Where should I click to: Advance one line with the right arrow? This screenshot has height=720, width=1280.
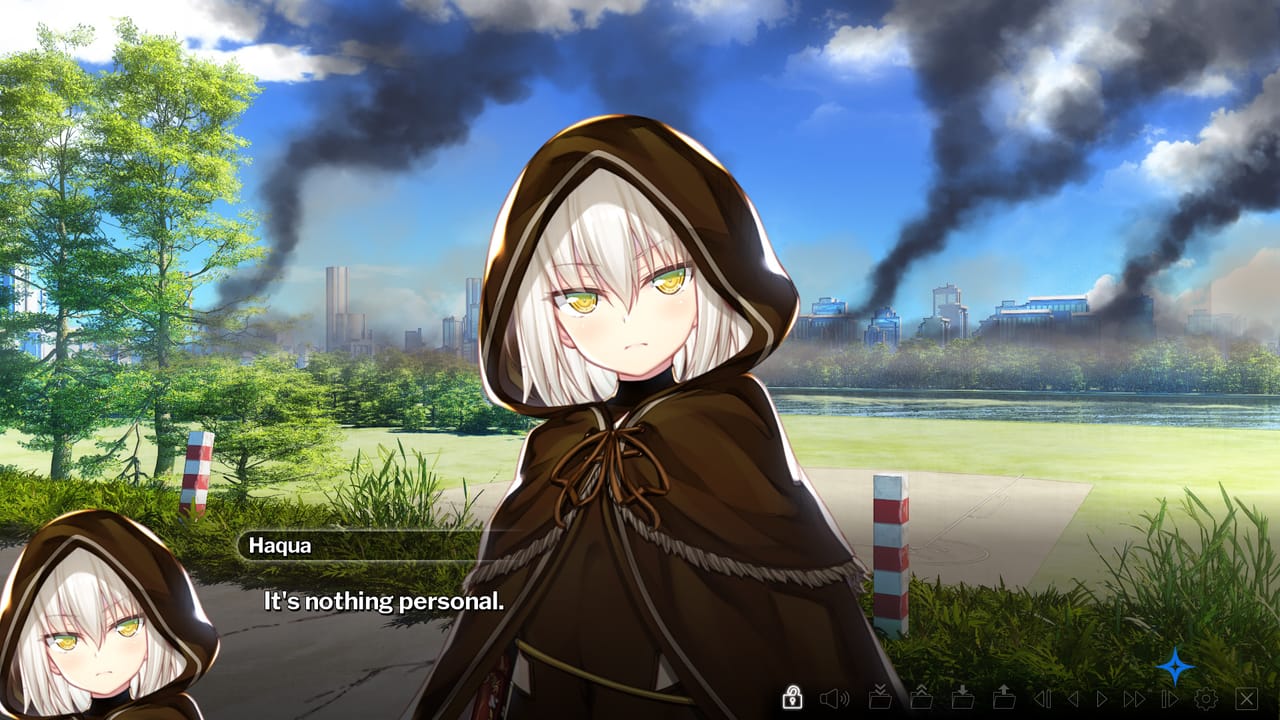(1101, 700)
